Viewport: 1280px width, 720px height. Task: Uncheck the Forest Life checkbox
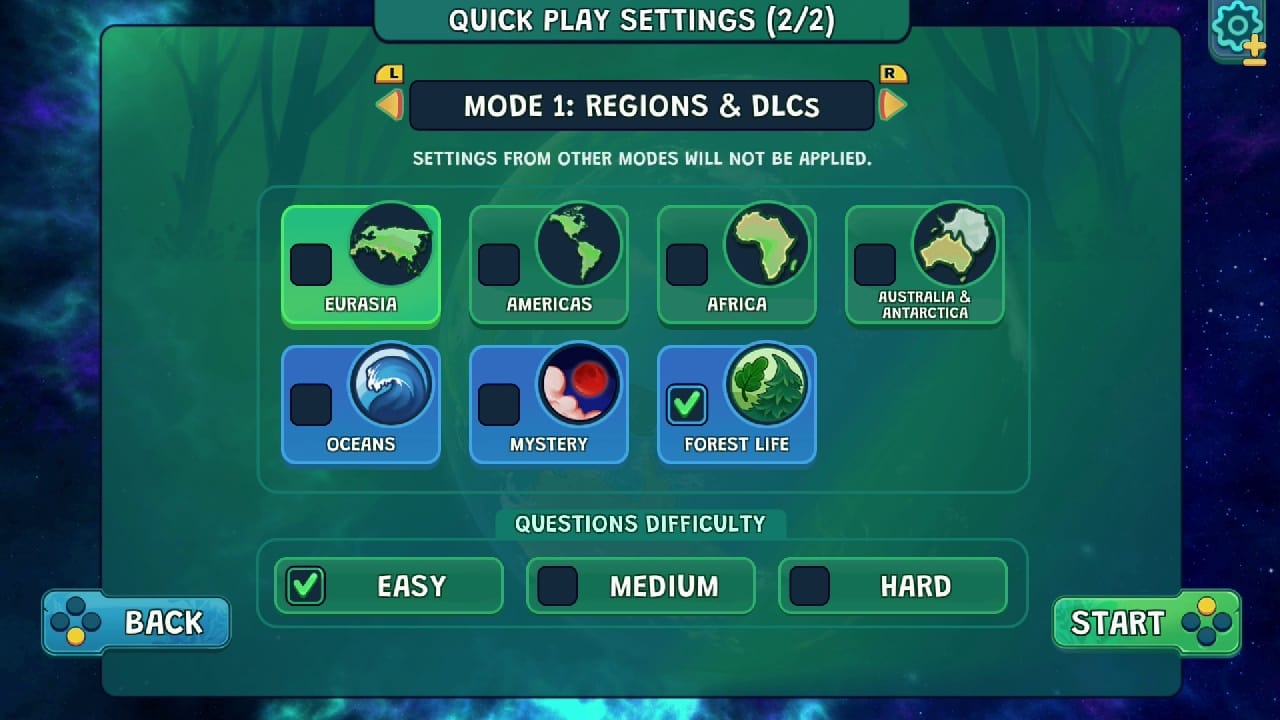point(686,405)
